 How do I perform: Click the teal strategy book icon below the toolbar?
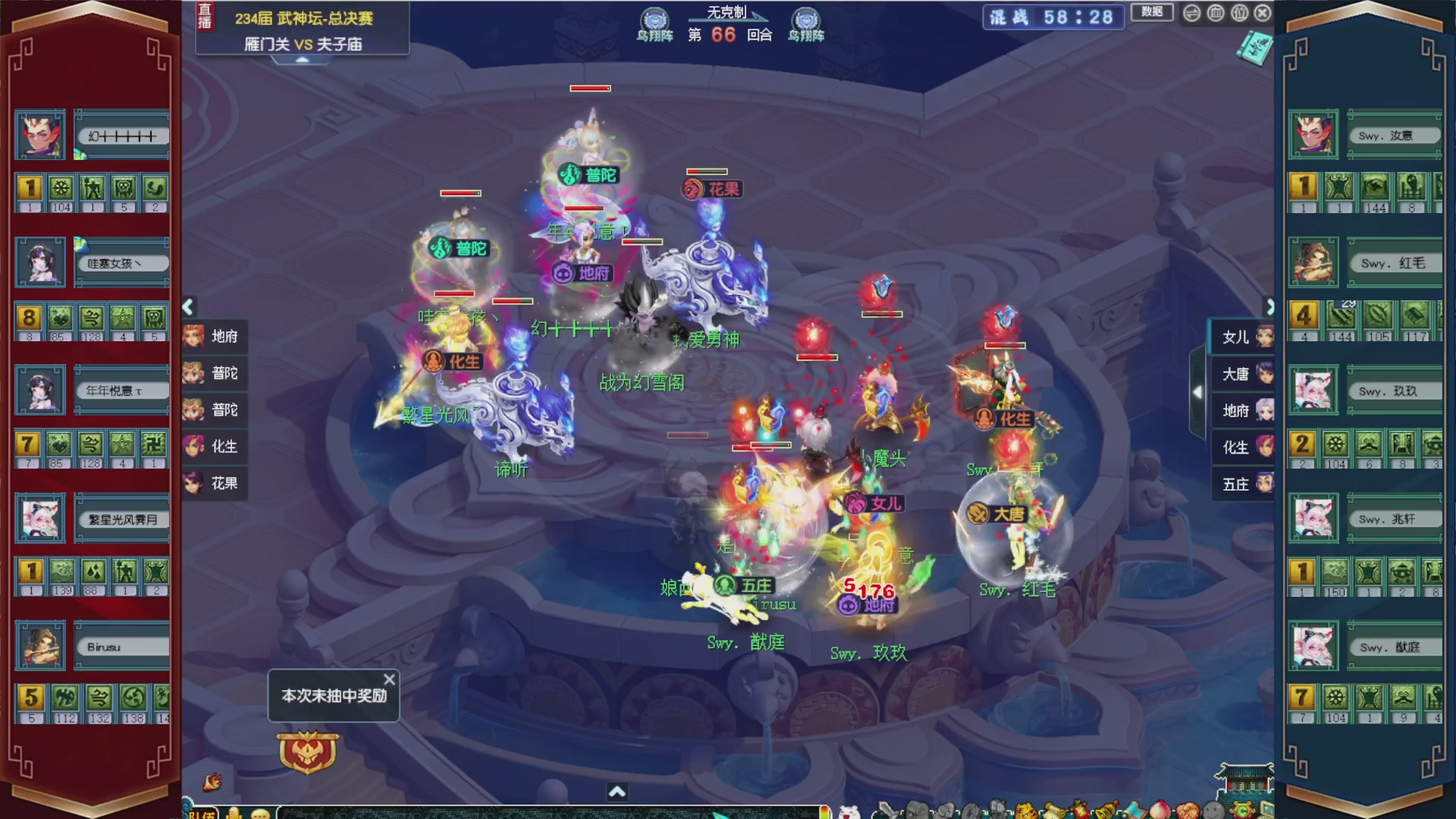1253,47
